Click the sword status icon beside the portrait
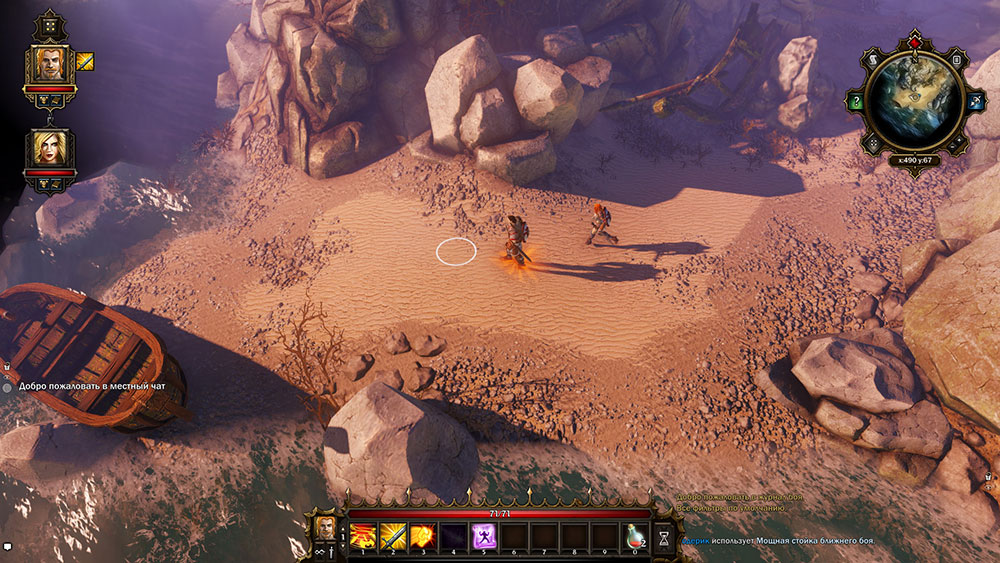 pyautogui.click(x=85, y=61)
